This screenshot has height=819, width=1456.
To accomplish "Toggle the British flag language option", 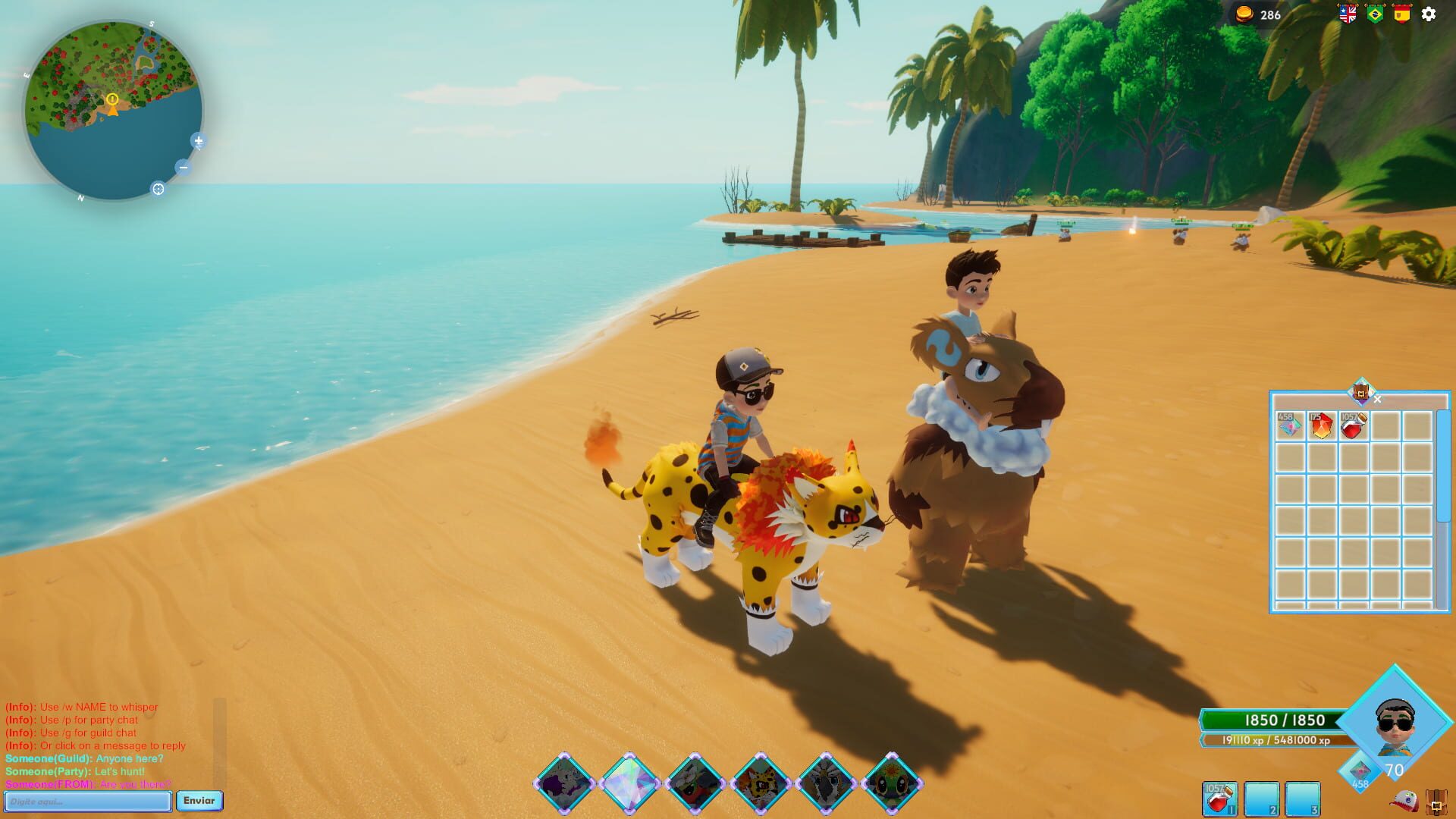I will (1347, 13).
